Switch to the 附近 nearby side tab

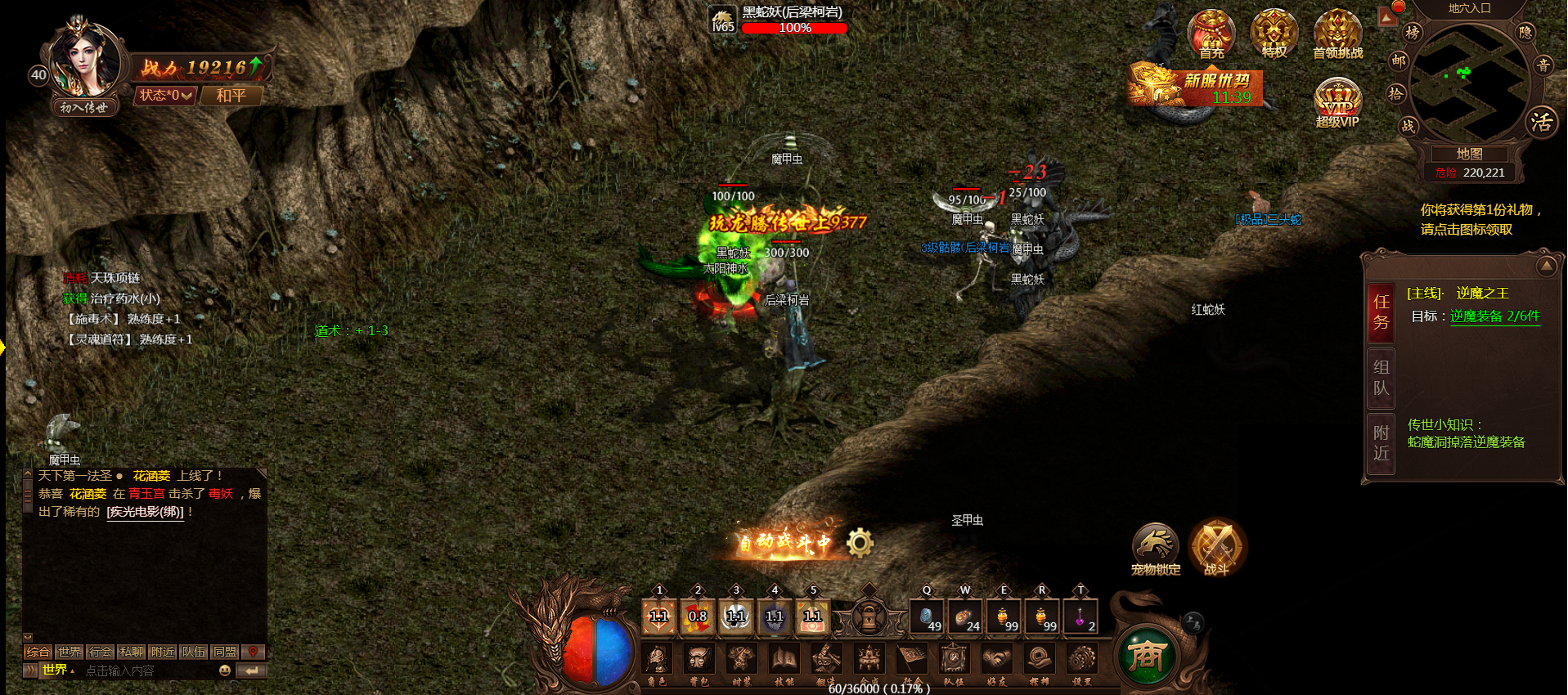pos(1382,442)
